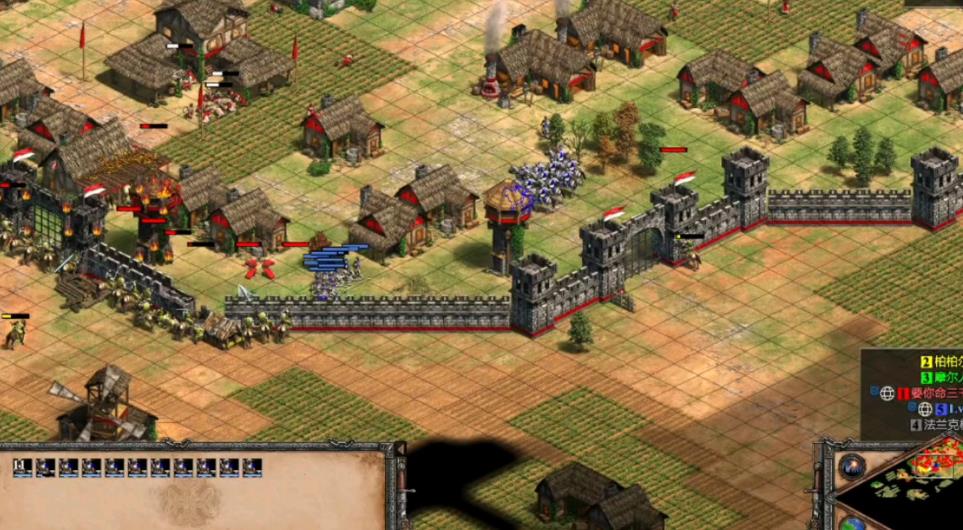Viewport: 963px width, 530px height.
Task: Click the globe icon beside blue player 5
Action: click(x=925, y=409)
